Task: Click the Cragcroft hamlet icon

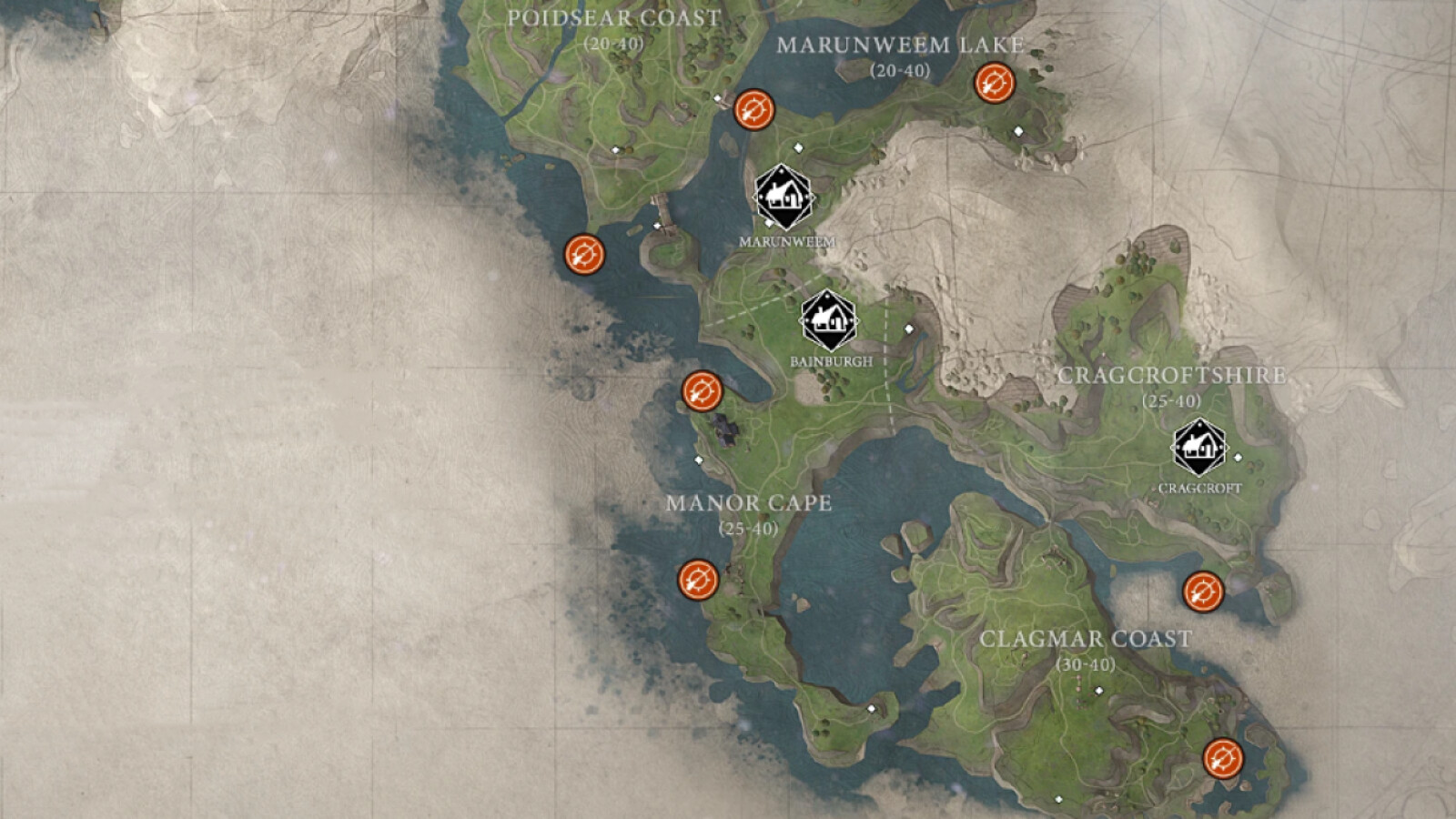Action: pyautogui.click(x=1199, y=447)
